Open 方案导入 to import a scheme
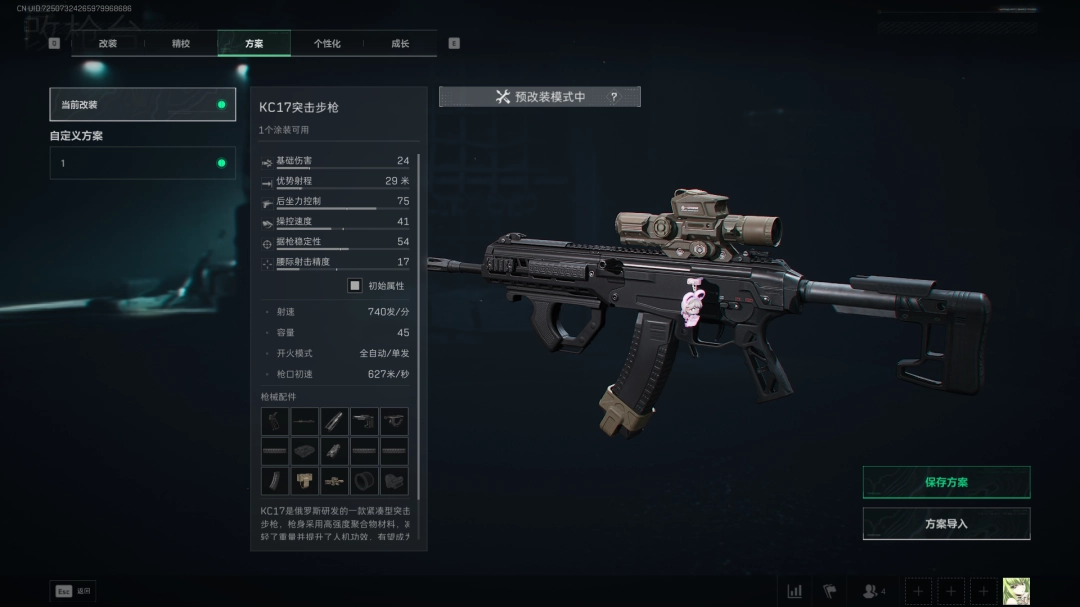 (946, 524)
